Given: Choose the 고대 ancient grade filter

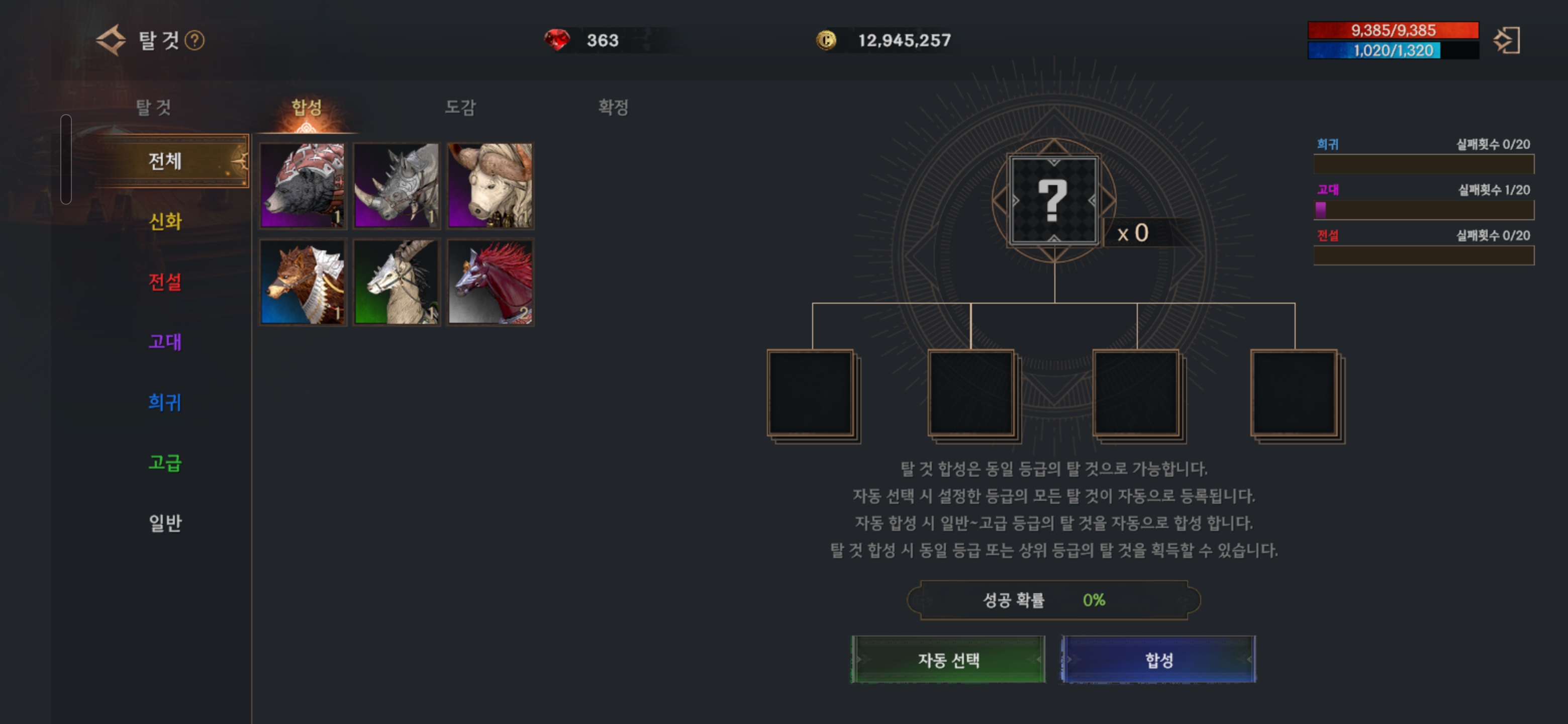Looking at the screenshot, I should [165, 341].
